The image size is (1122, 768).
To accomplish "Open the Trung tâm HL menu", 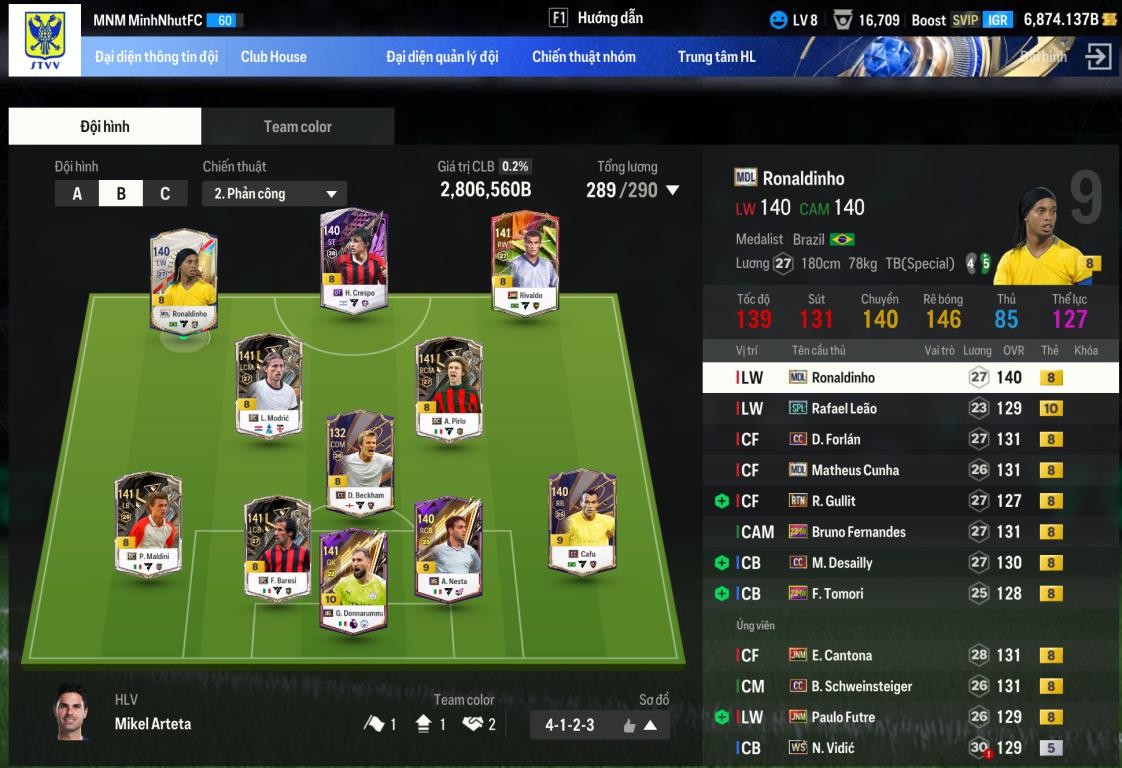I will pos(717,57).
